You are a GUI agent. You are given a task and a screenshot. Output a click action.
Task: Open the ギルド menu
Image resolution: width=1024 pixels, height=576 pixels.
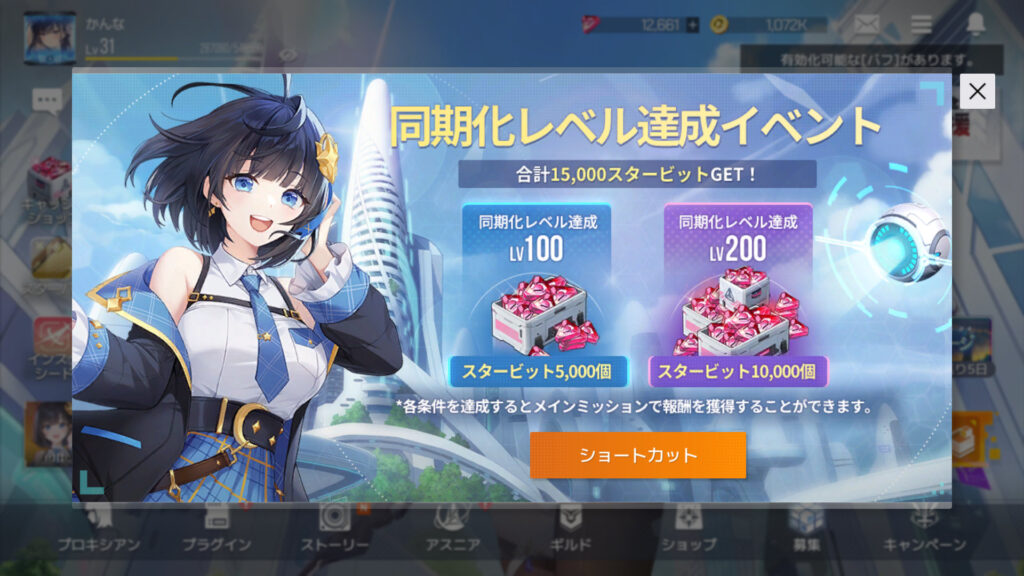[x=571, y=528]
